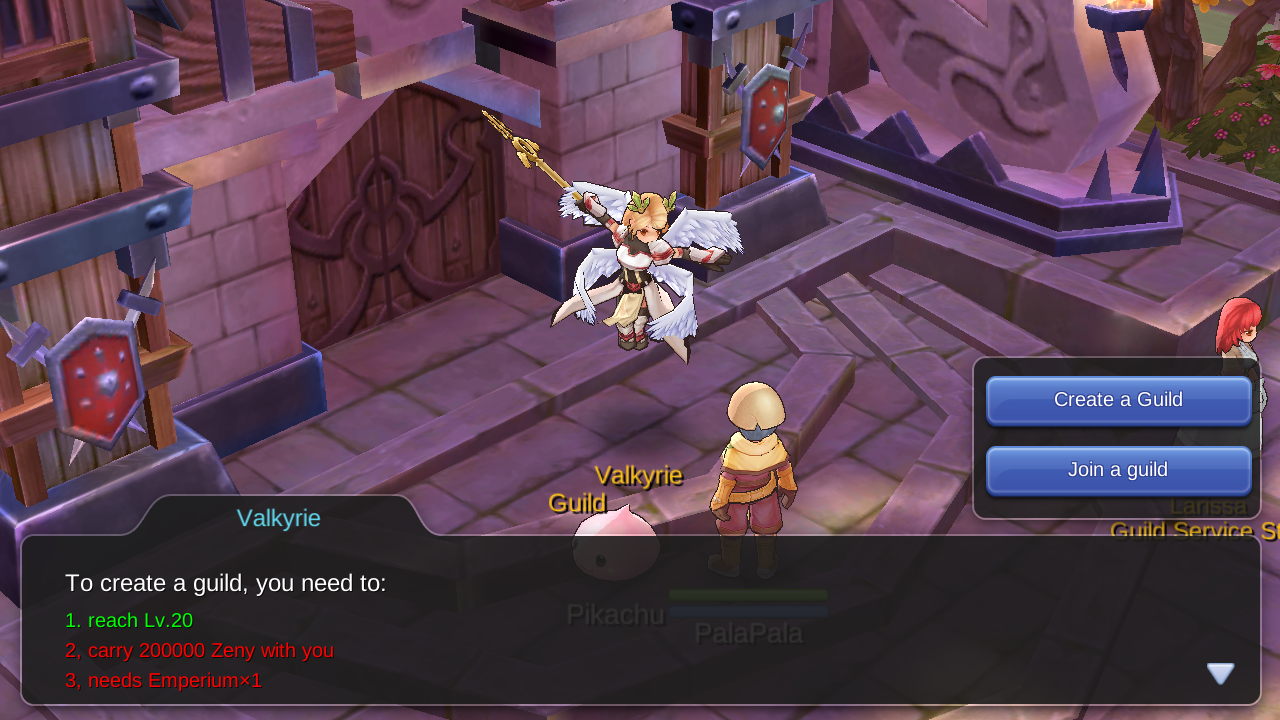This screenshot has height=720, width=1280.
Task: Click PalaPala's green HP bar
Action: 748,594
